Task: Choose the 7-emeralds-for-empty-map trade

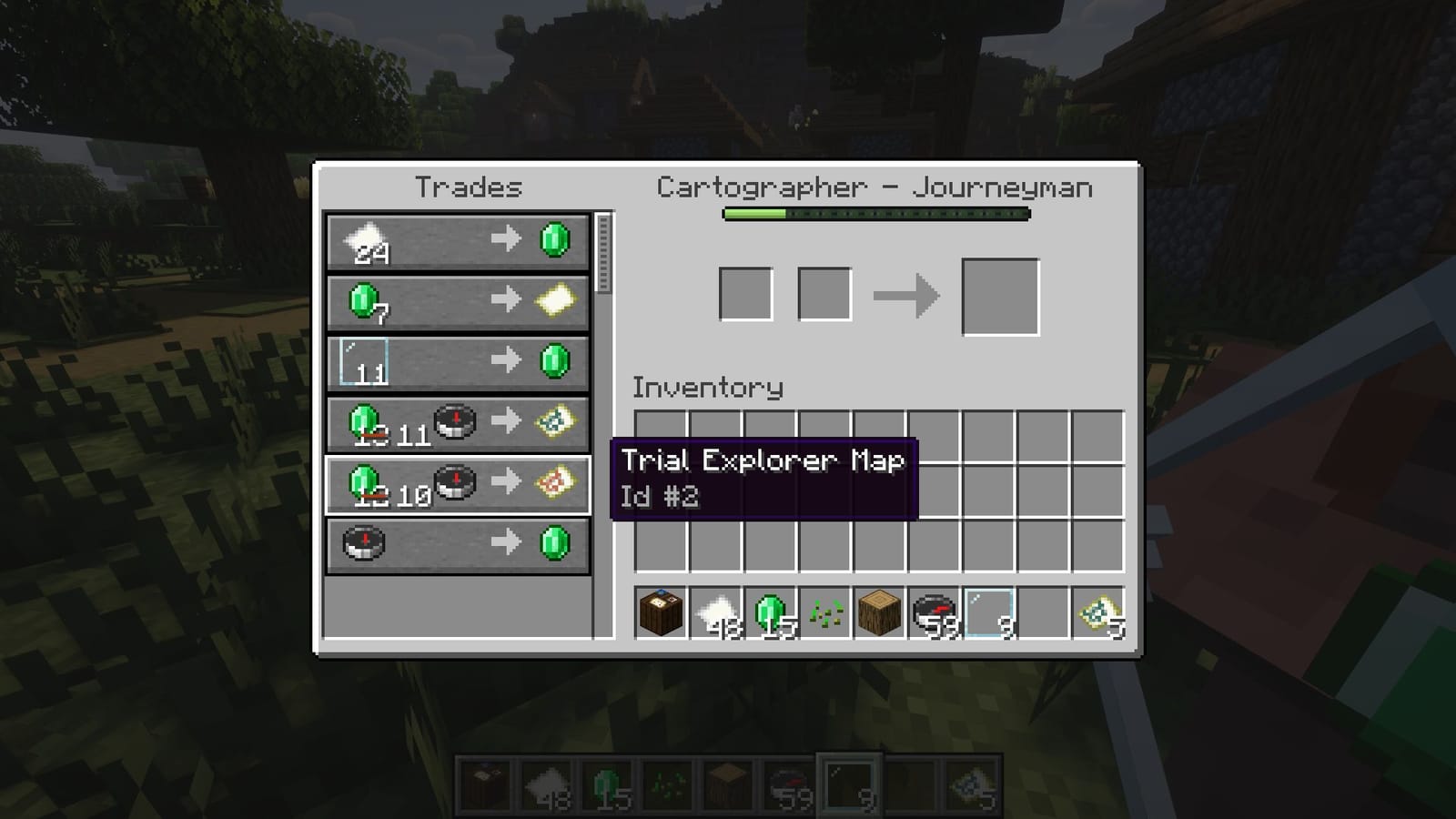Action: coord(455,301)
